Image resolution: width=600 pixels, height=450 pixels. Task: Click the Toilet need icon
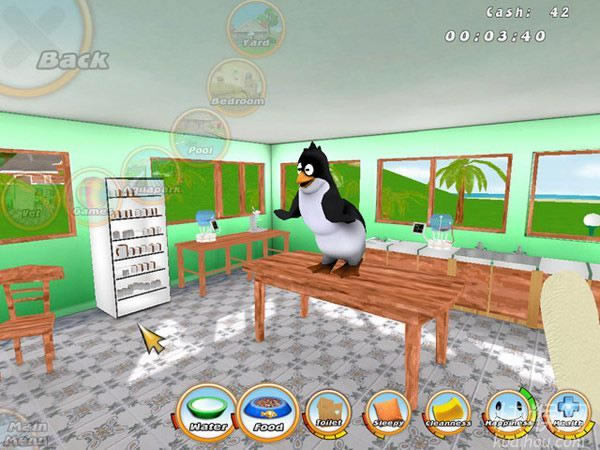[327, 412]
